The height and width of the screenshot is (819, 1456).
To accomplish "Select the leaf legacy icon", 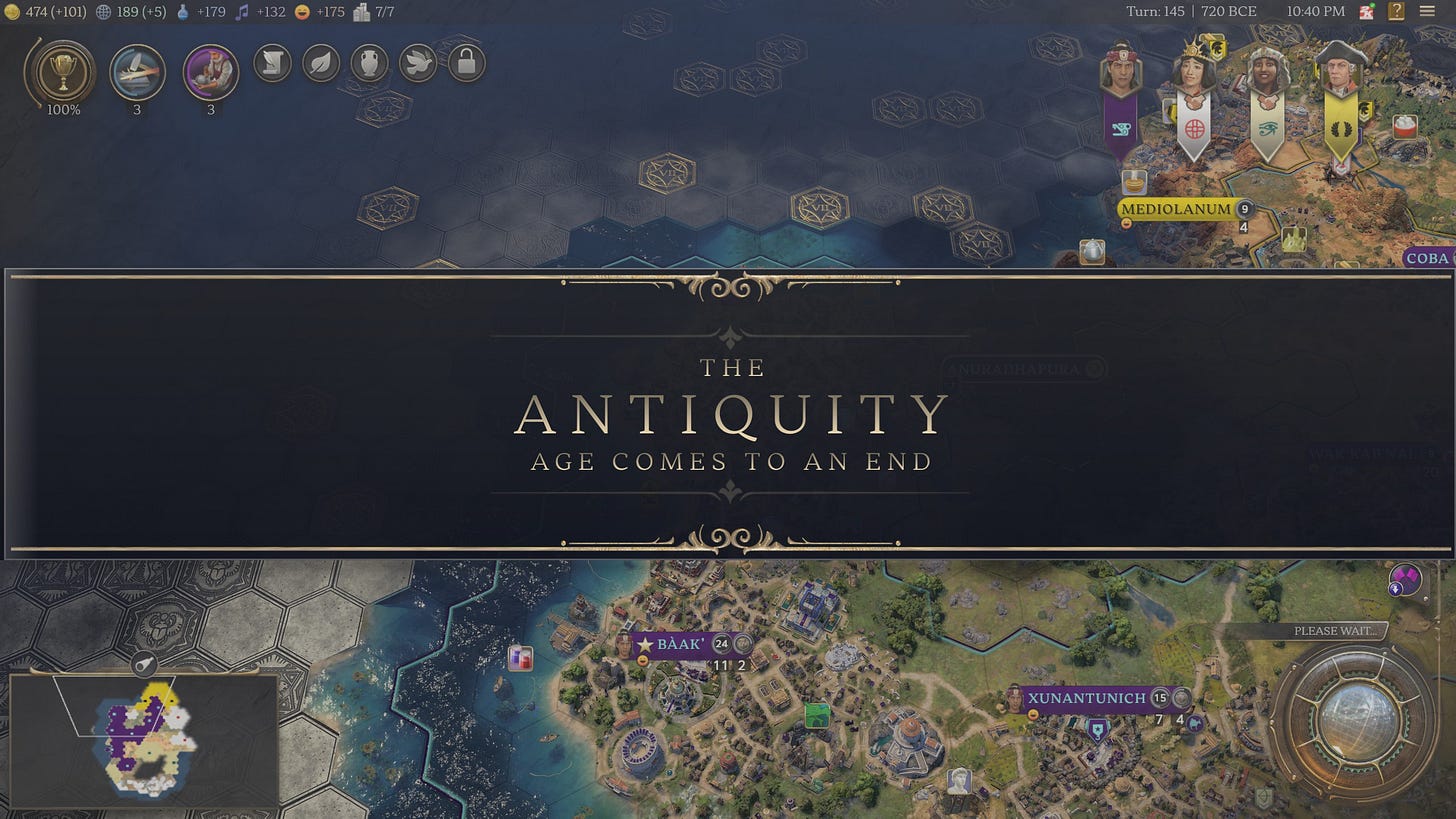I will click(320, 62).
